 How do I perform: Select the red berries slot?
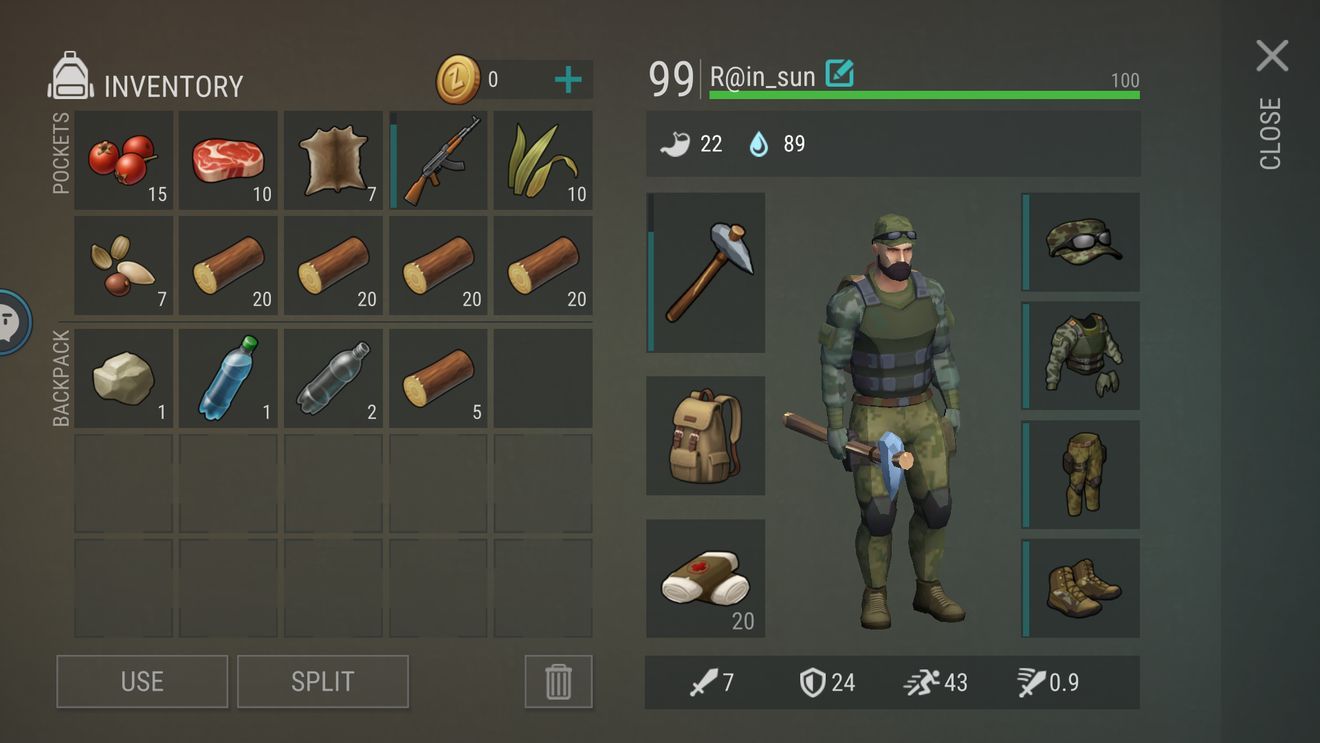(124, 160)
